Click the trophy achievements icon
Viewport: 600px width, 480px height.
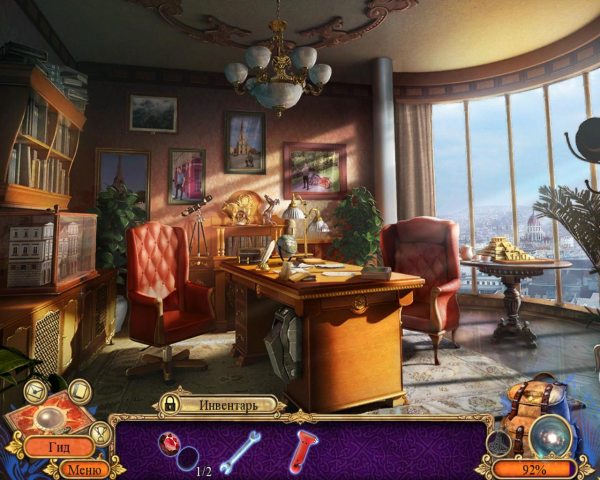tap(101, 433)
